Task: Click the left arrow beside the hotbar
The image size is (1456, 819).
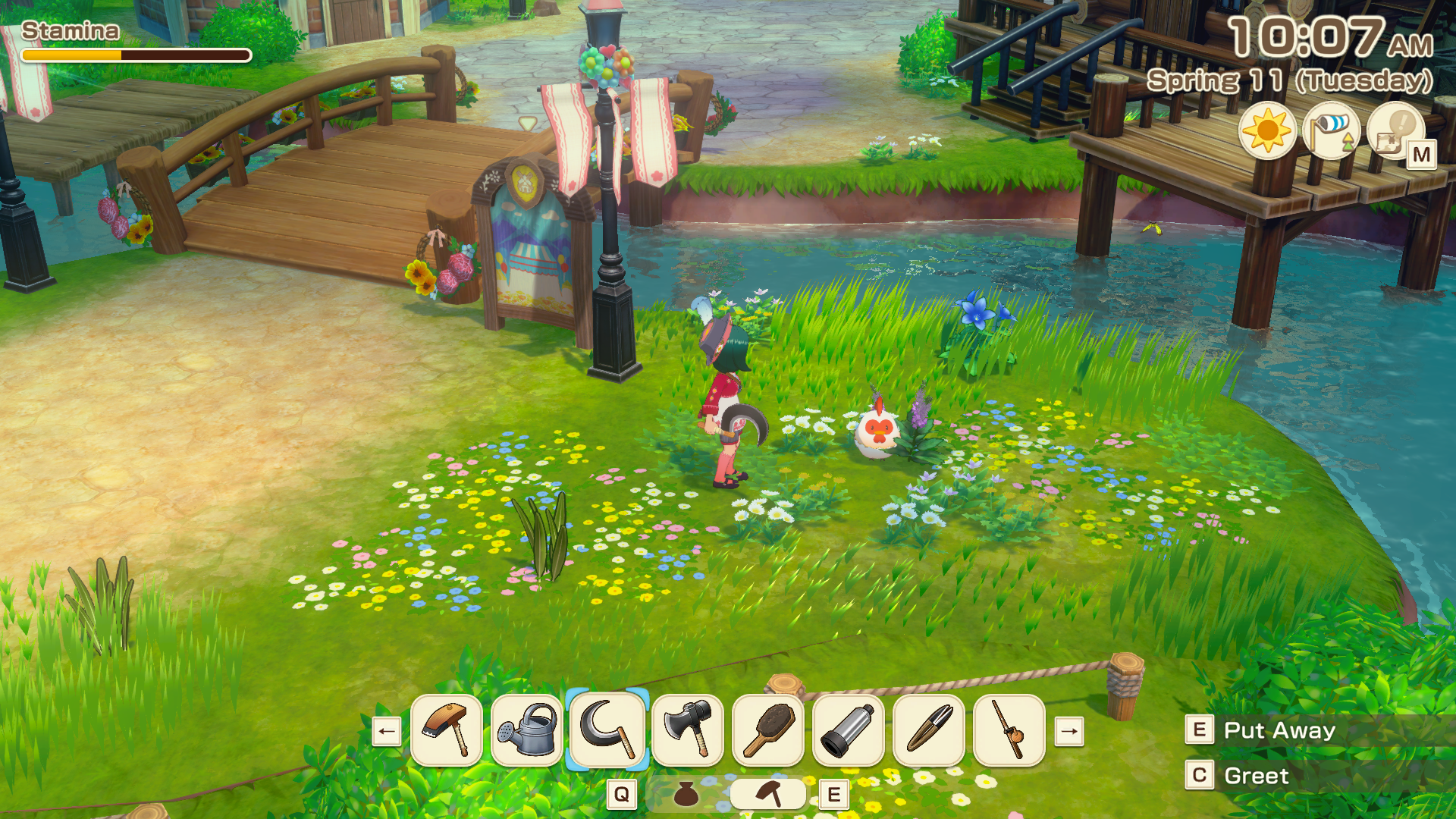Action: pyautogui.click(x=387, y=732)
